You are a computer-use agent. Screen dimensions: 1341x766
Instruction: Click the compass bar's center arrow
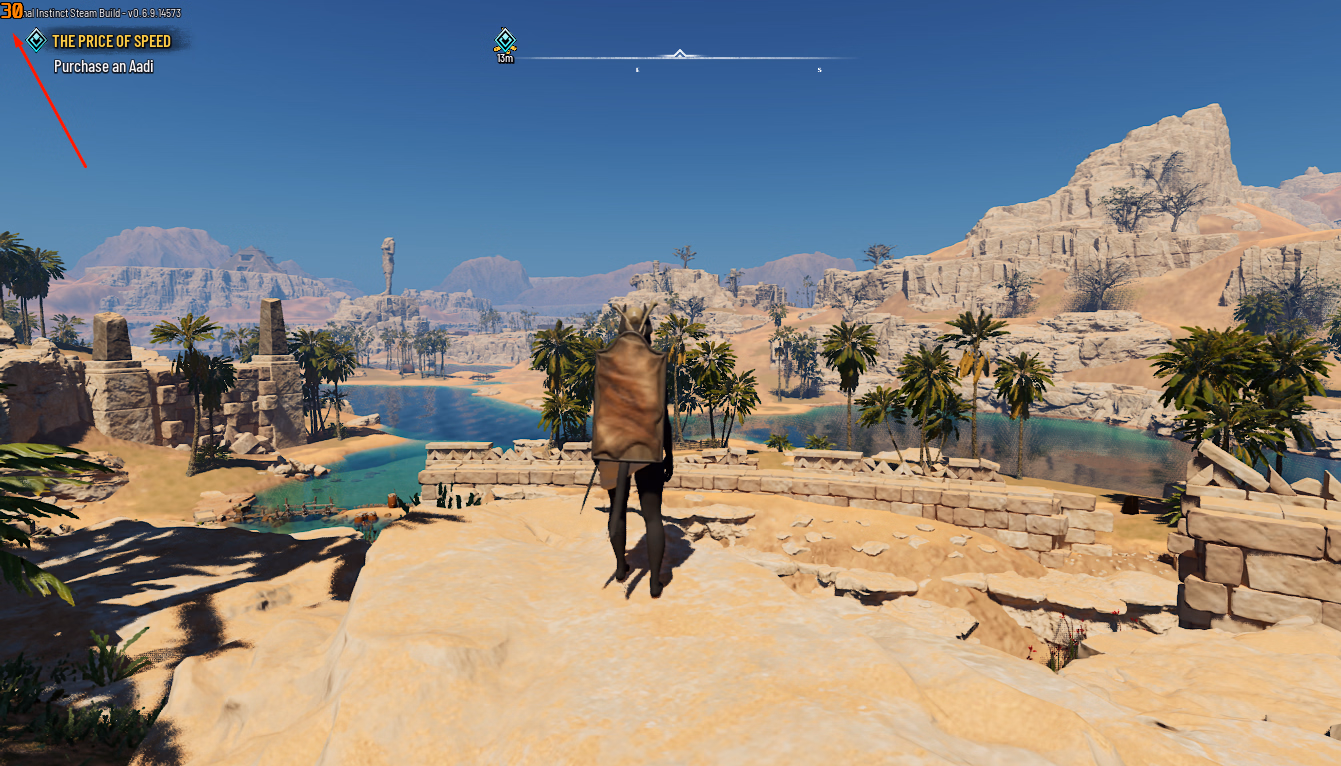click(680, 54)
